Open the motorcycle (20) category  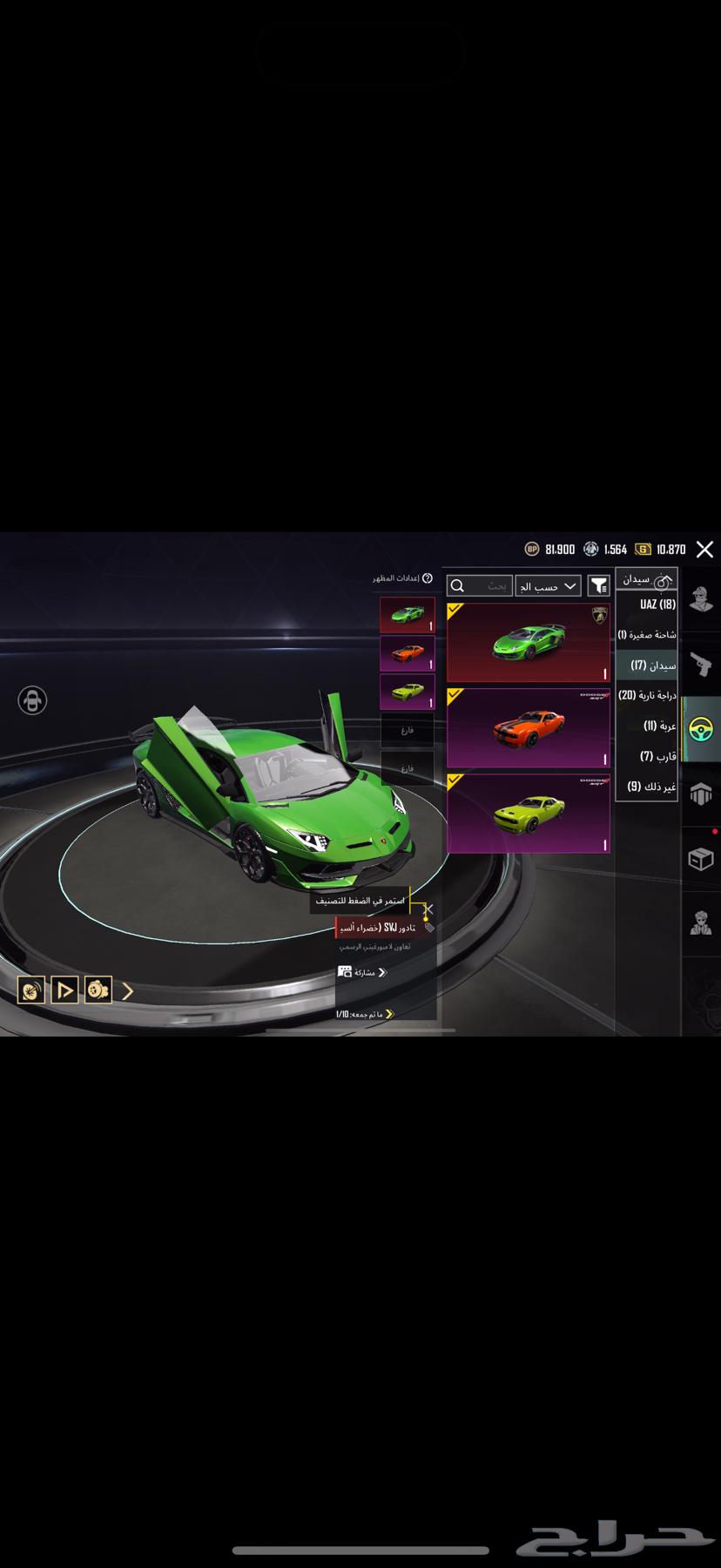[x=647, y=695]
